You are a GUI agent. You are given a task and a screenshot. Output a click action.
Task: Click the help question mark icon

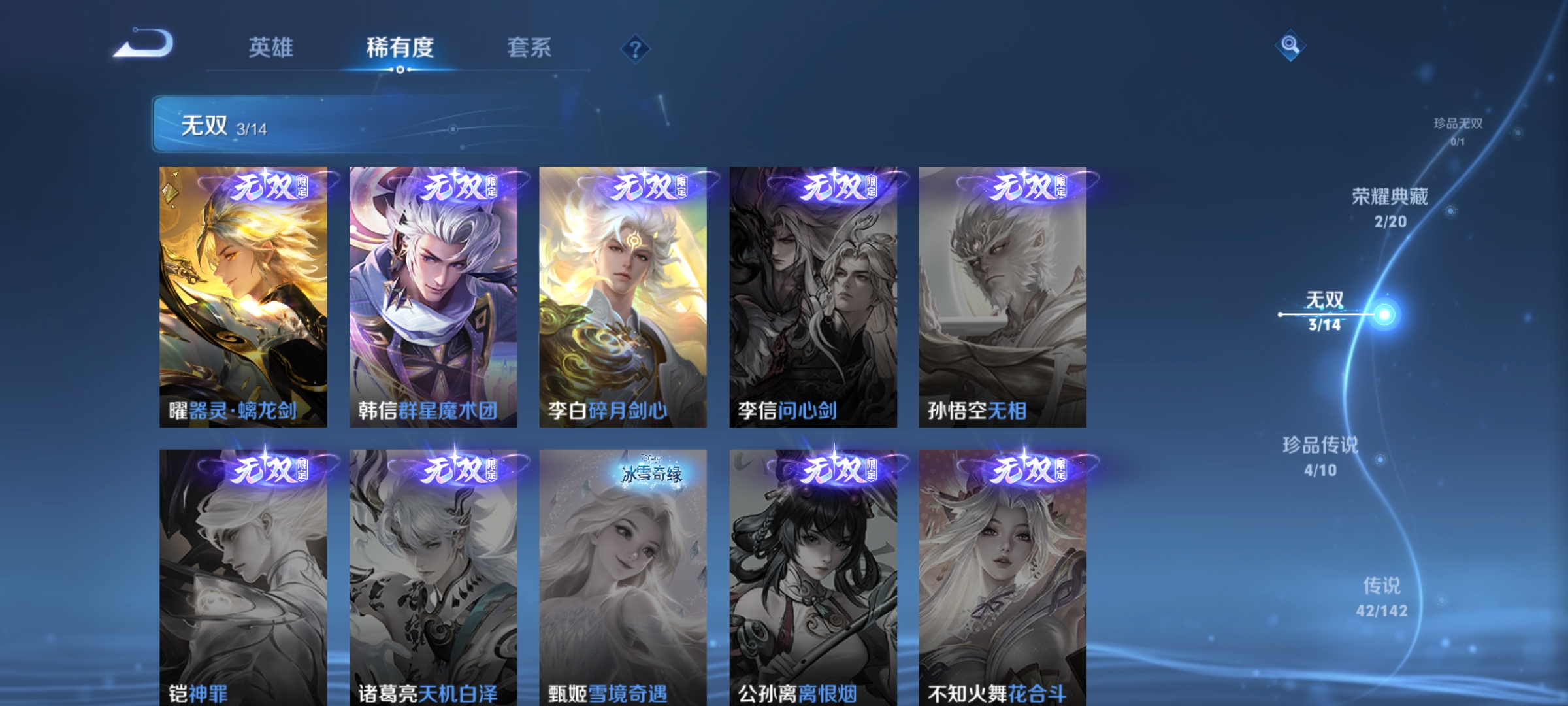pos(636,50)
